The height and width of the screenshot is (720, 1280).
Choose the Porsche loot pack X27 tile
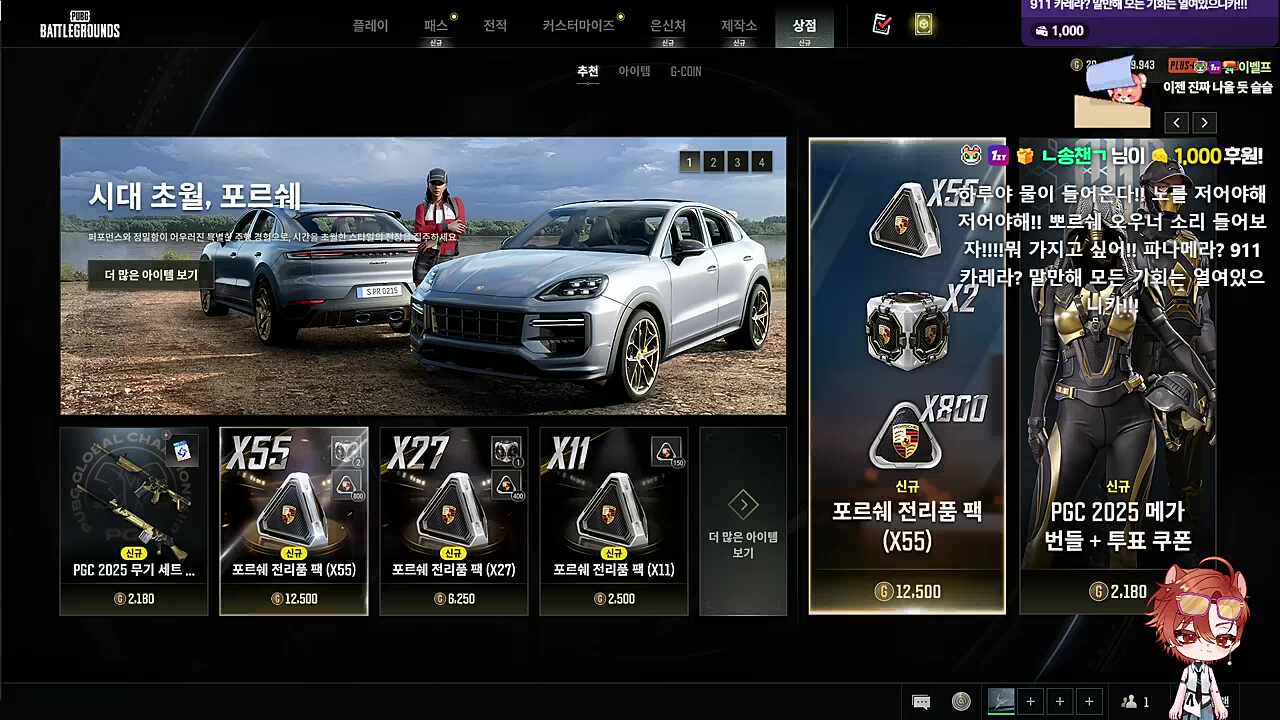[454, 520]
